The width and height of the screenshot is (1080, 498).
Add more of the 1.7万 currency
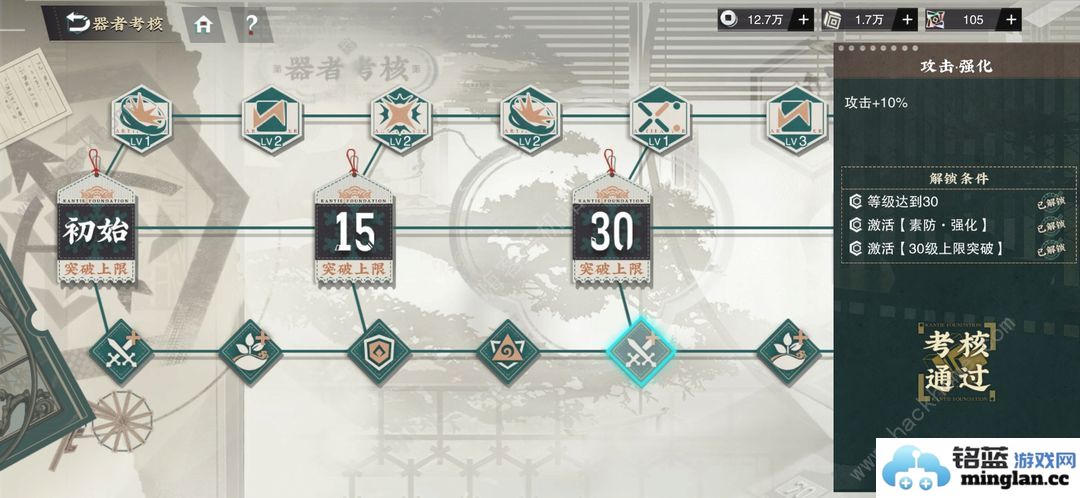click(x=908, y=19)
